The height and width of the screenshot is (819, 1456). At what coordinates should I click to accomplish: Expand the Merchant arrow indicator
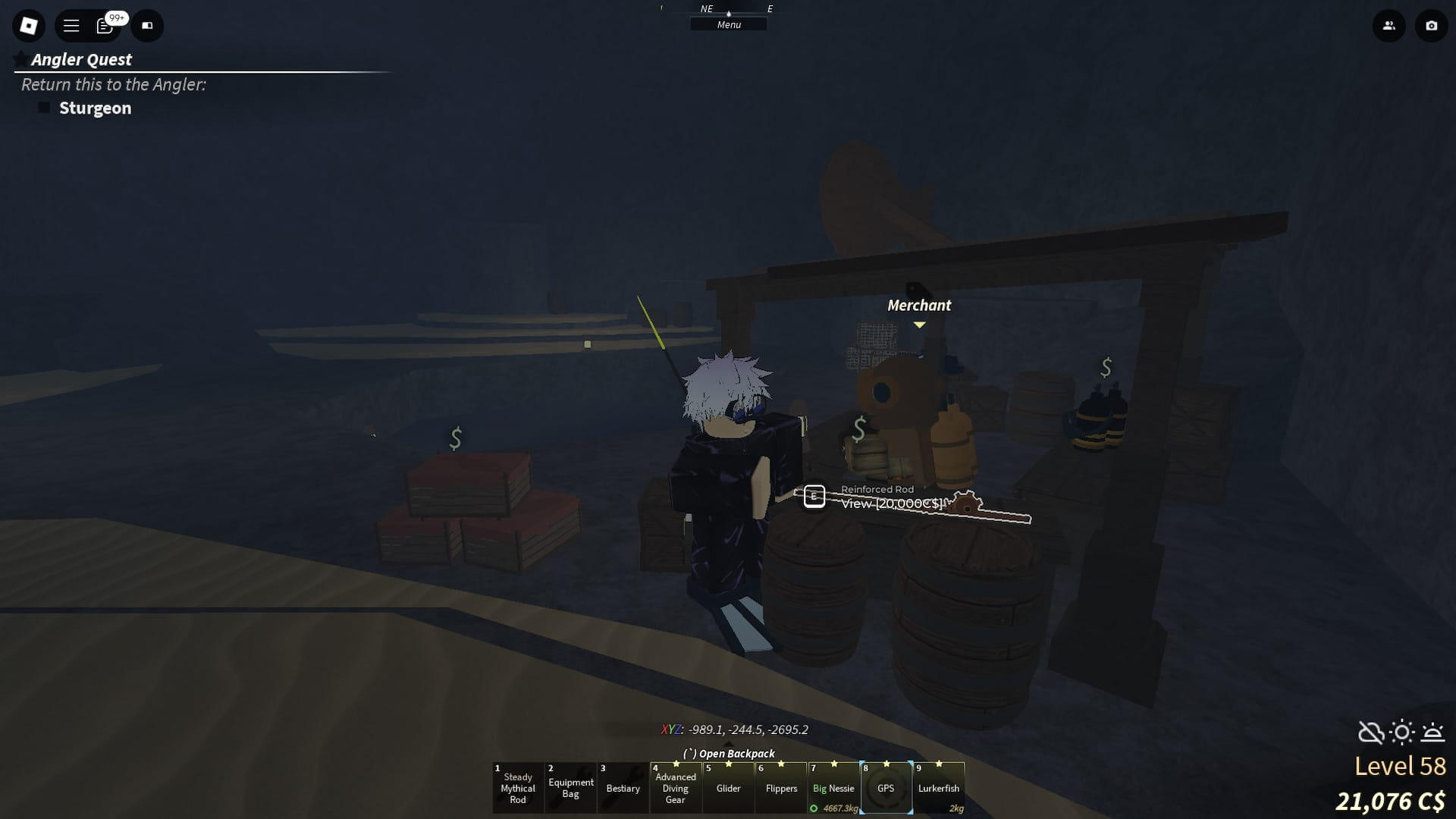(920, 325)
